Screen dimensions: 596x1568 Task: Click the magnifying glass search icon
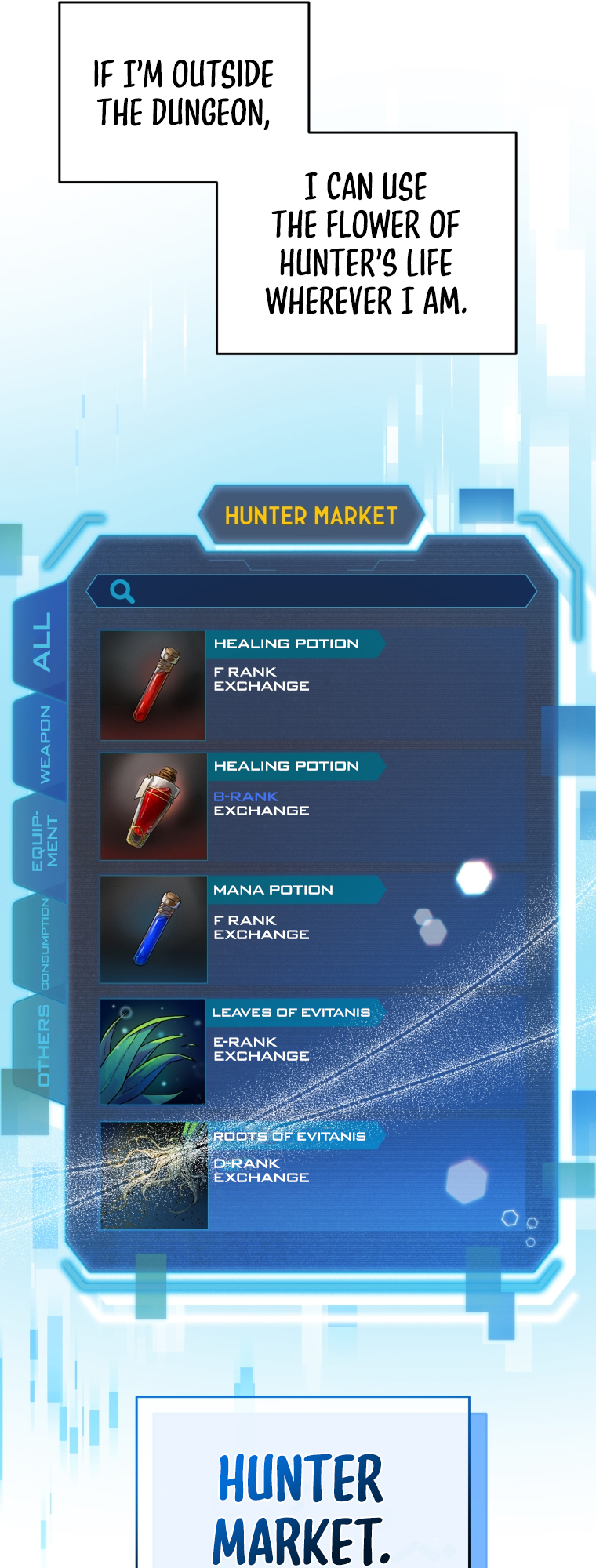tap(122, 591)
